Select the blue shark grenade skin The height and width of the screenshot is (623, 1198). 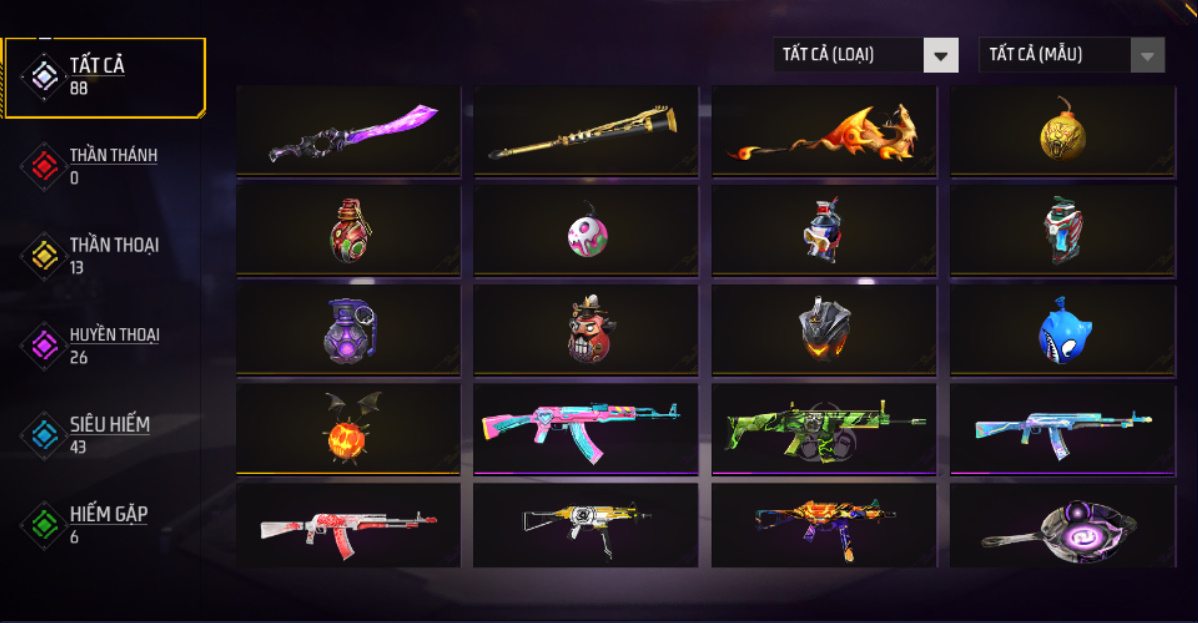pyautogui.click(x=1062, y=330)
